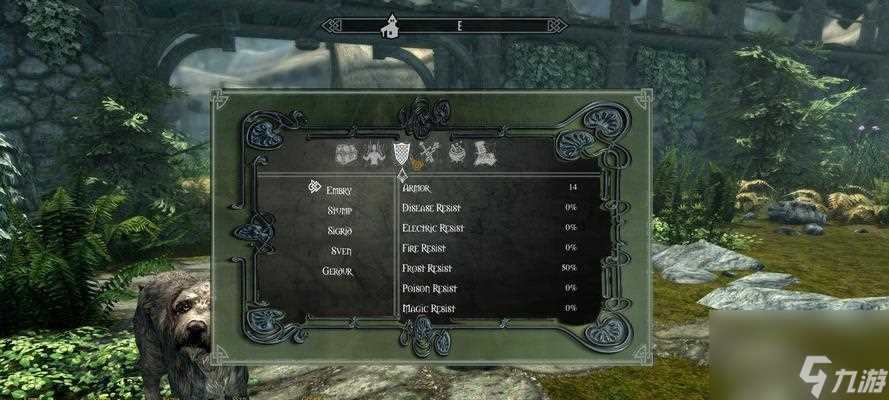Open the crossed weapons tab
The image size is (889, 400).
[x=431, y=154]
